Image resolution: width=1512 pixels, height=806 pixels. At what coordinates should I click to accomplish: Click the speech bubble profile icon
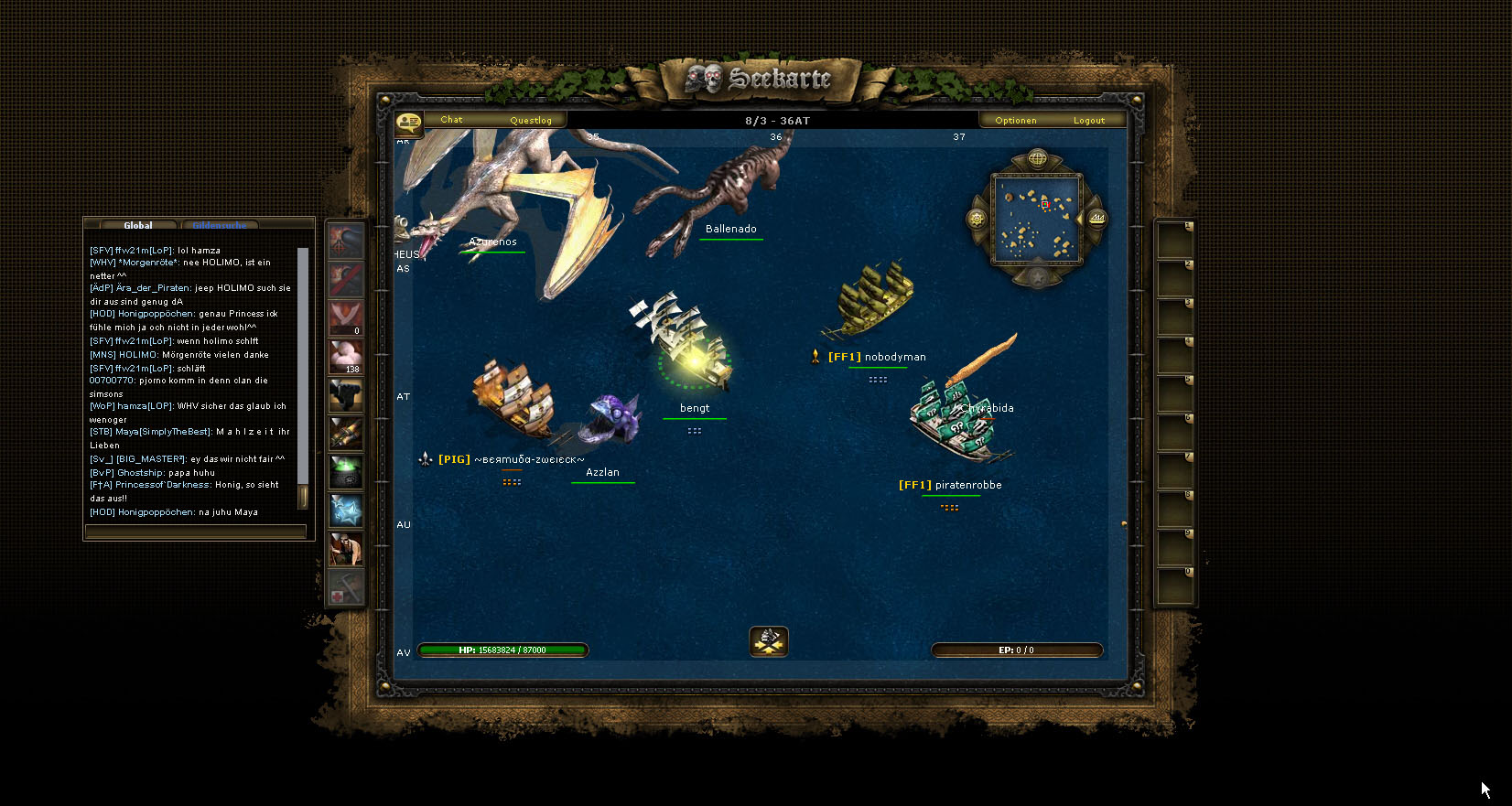[x=408, y=123]
